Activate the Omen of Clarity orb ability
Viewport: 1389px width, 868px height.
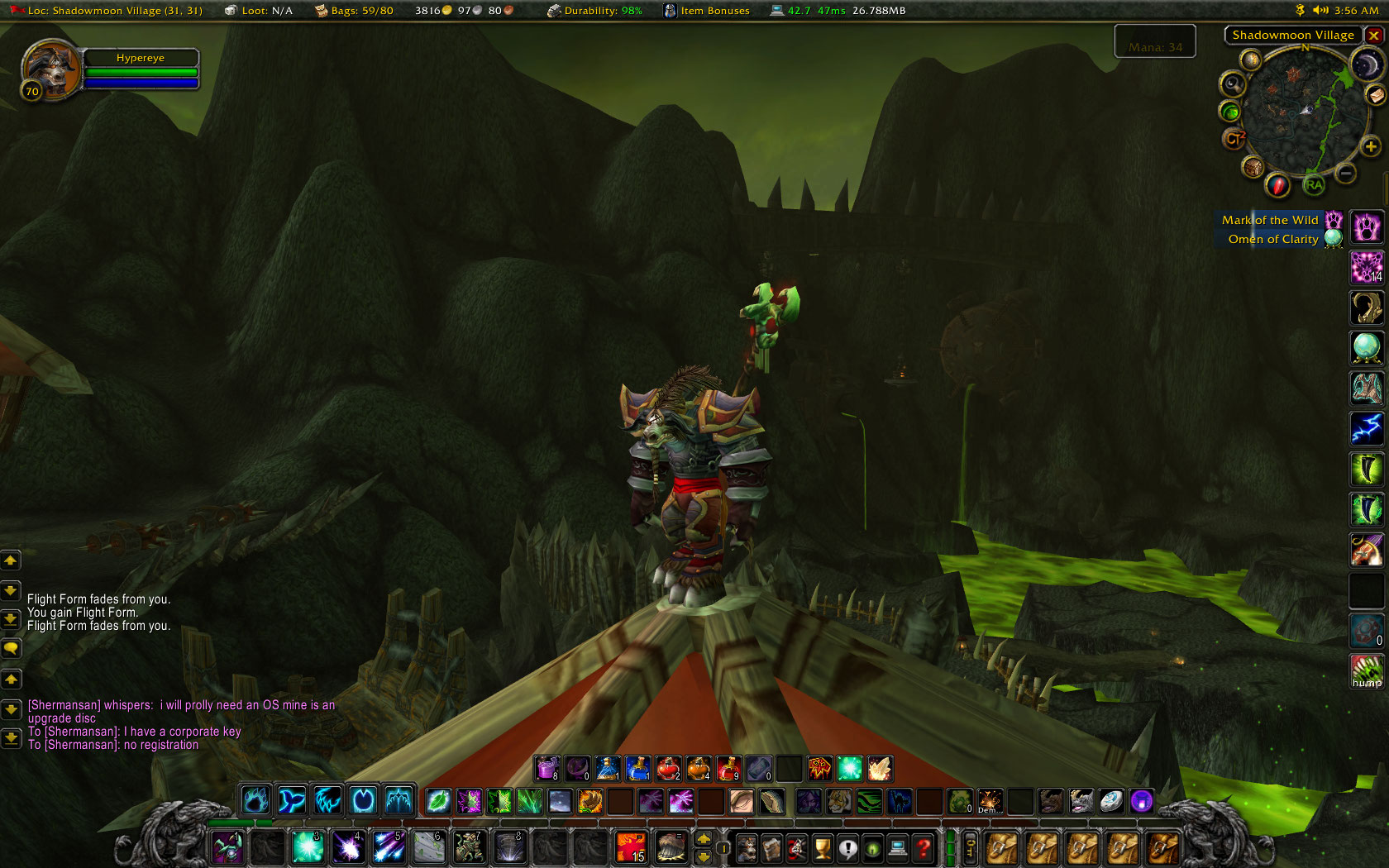pos(1367,347)
